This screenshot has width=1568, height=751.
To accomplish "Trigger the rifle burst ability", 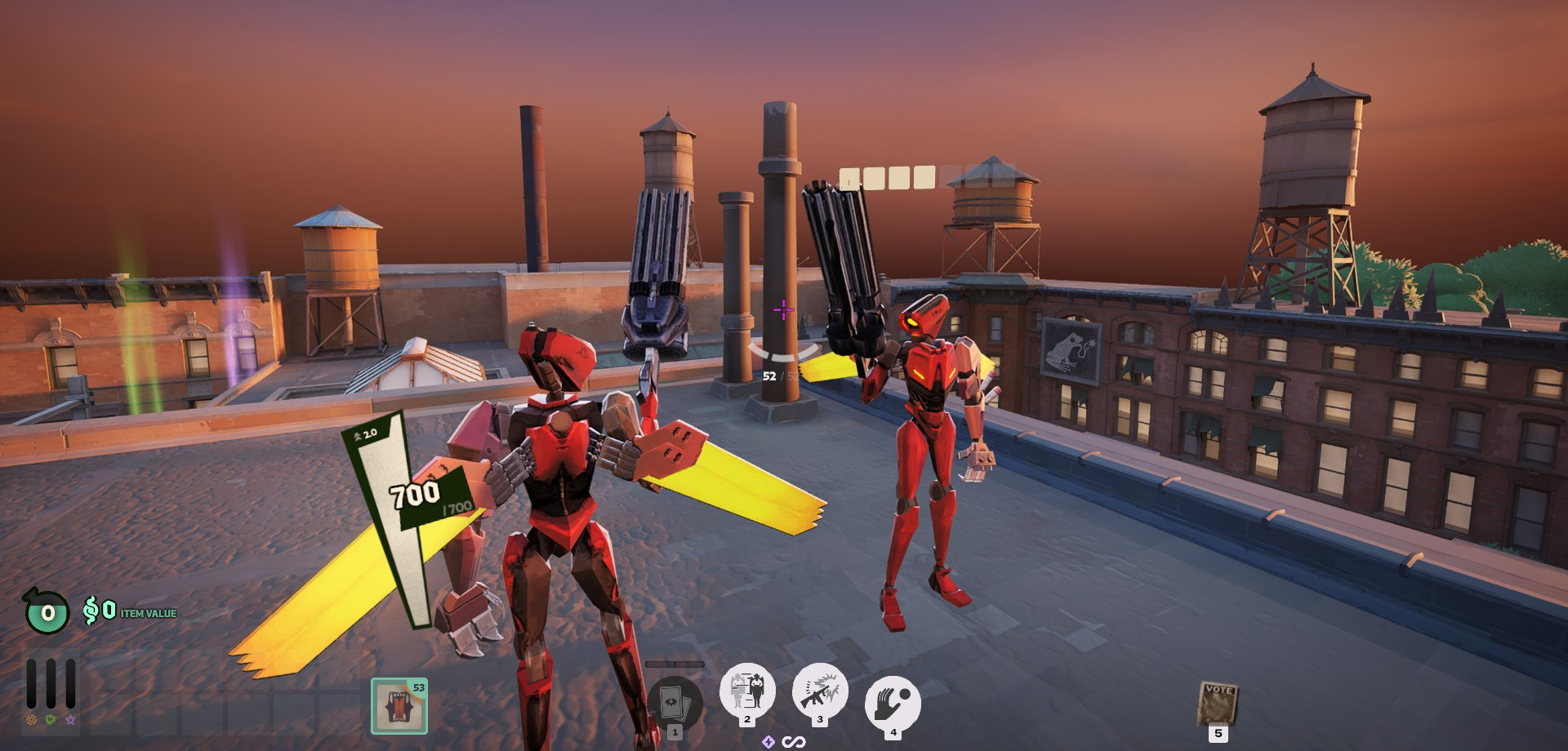I will coord(819,691).
